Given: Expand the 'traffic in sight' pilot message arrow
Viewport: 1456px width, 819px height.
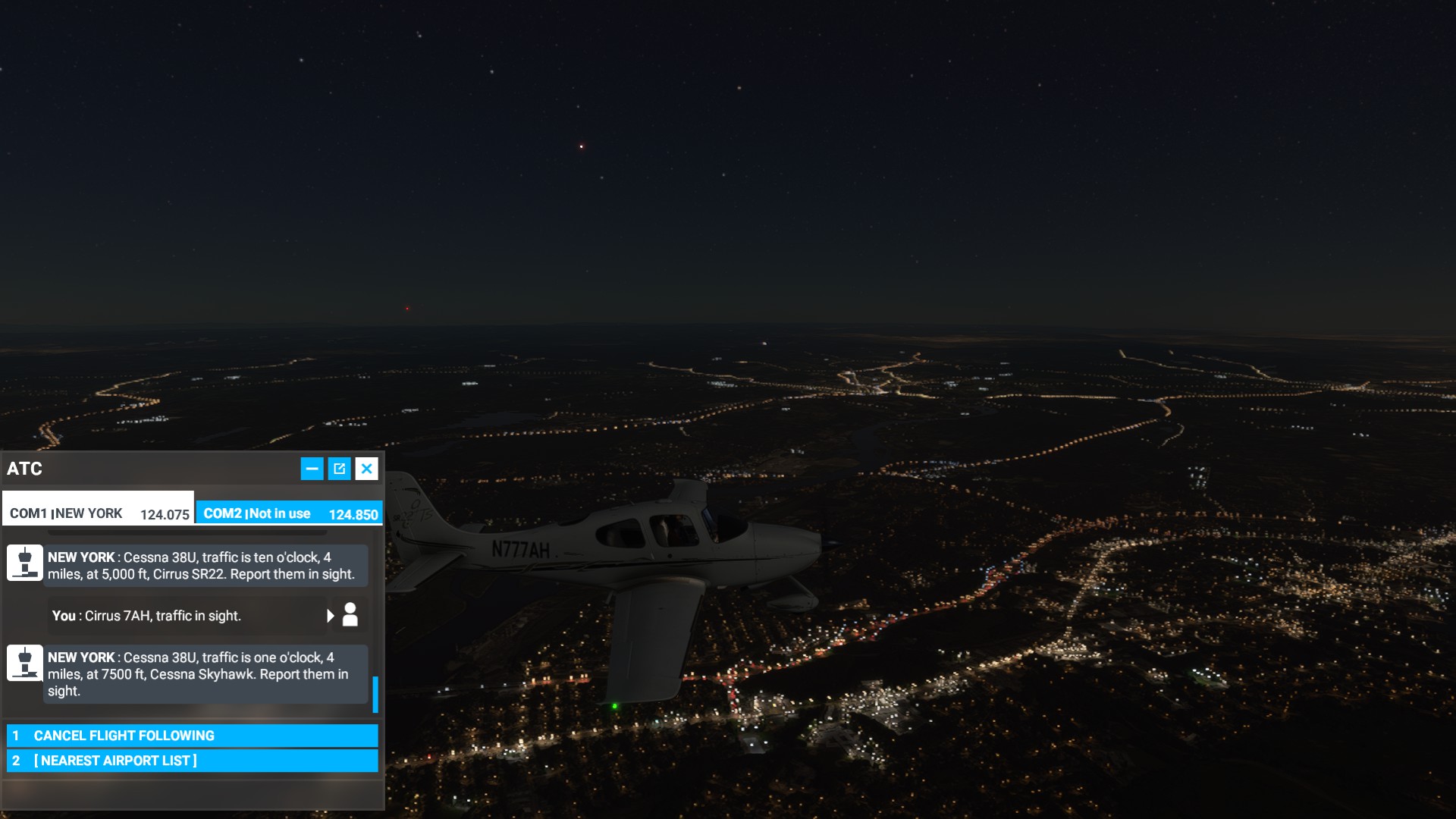Looking at the screenshot, I should point(331,616).
